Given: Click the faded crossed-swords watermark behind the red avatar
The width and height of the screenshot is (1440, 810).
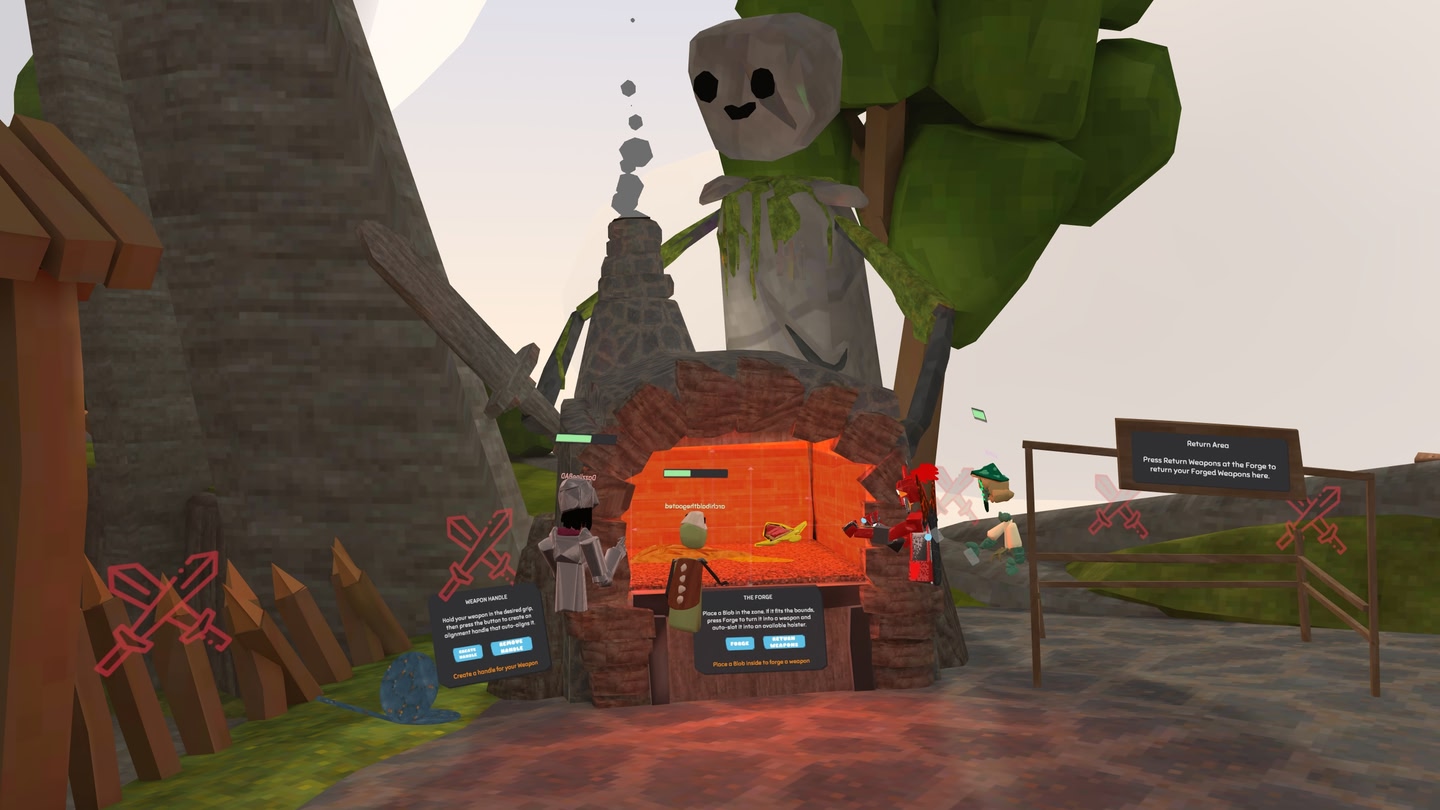Looking at the screenshot, I should coord(955,493).
